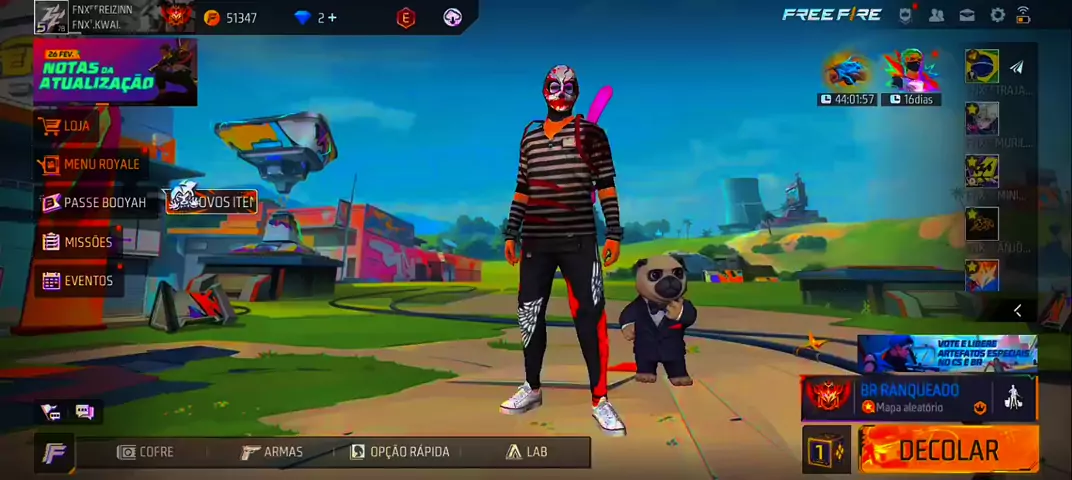Open the friends list icon
Viewport: 1072px width, 480px height.
[936, 15]
